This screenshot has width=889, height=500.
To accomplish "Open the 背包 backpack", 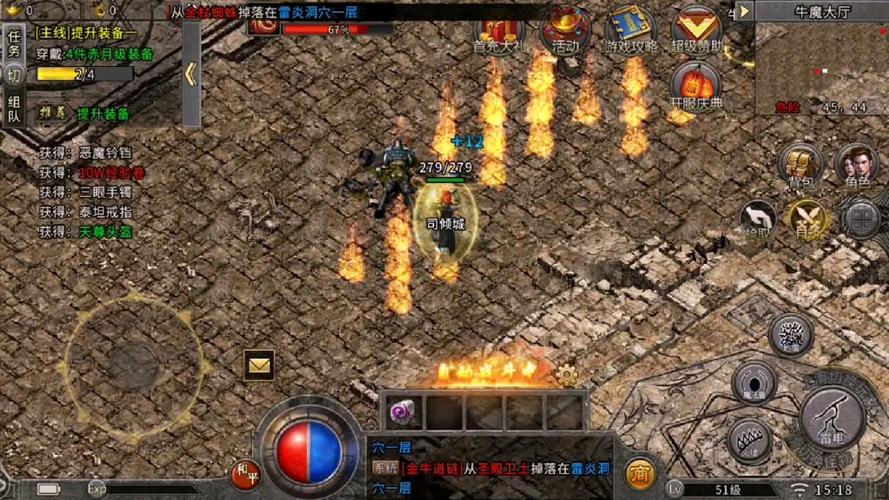I will tap(800, 165).
